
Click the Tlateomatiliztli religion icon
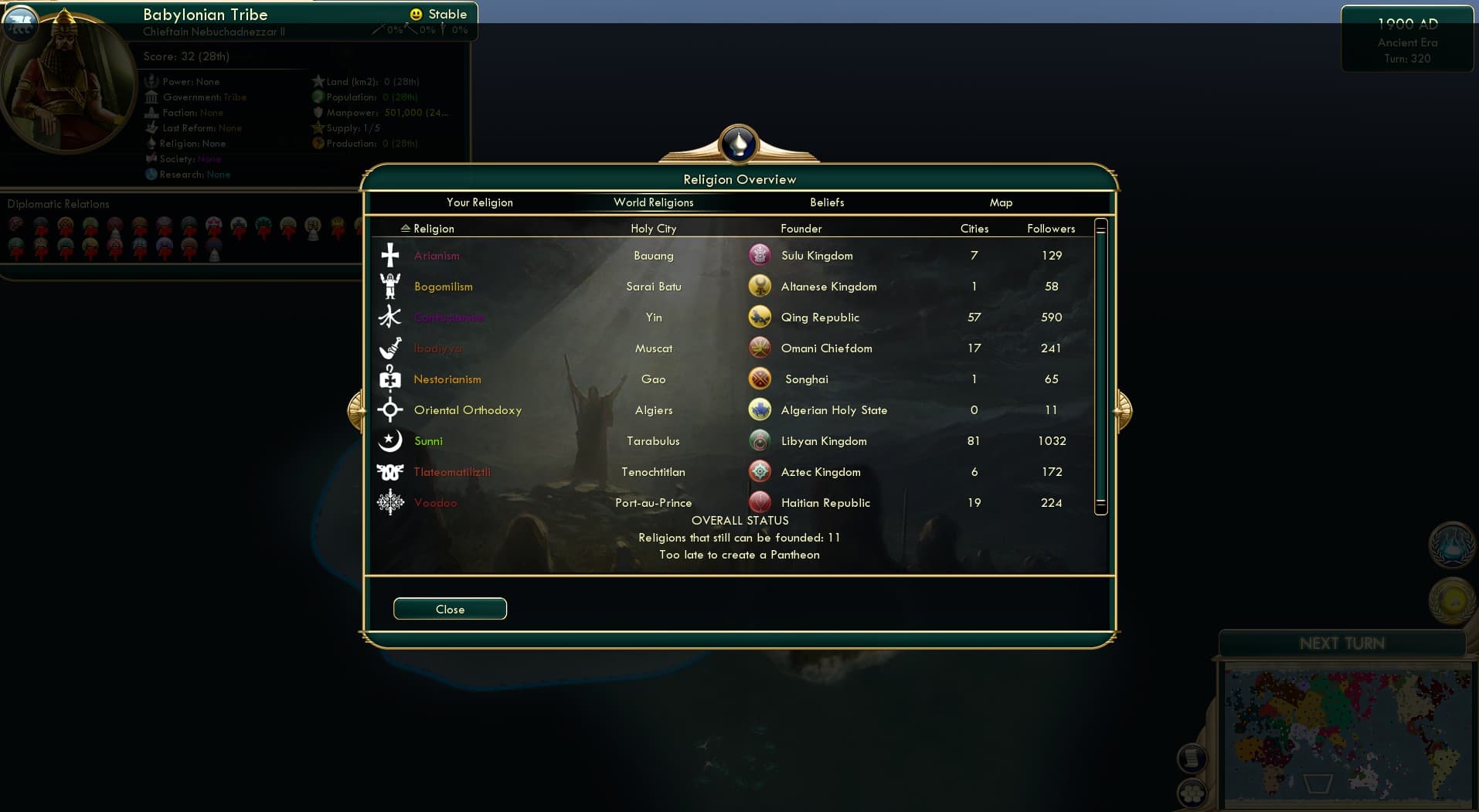coord(390,471)
